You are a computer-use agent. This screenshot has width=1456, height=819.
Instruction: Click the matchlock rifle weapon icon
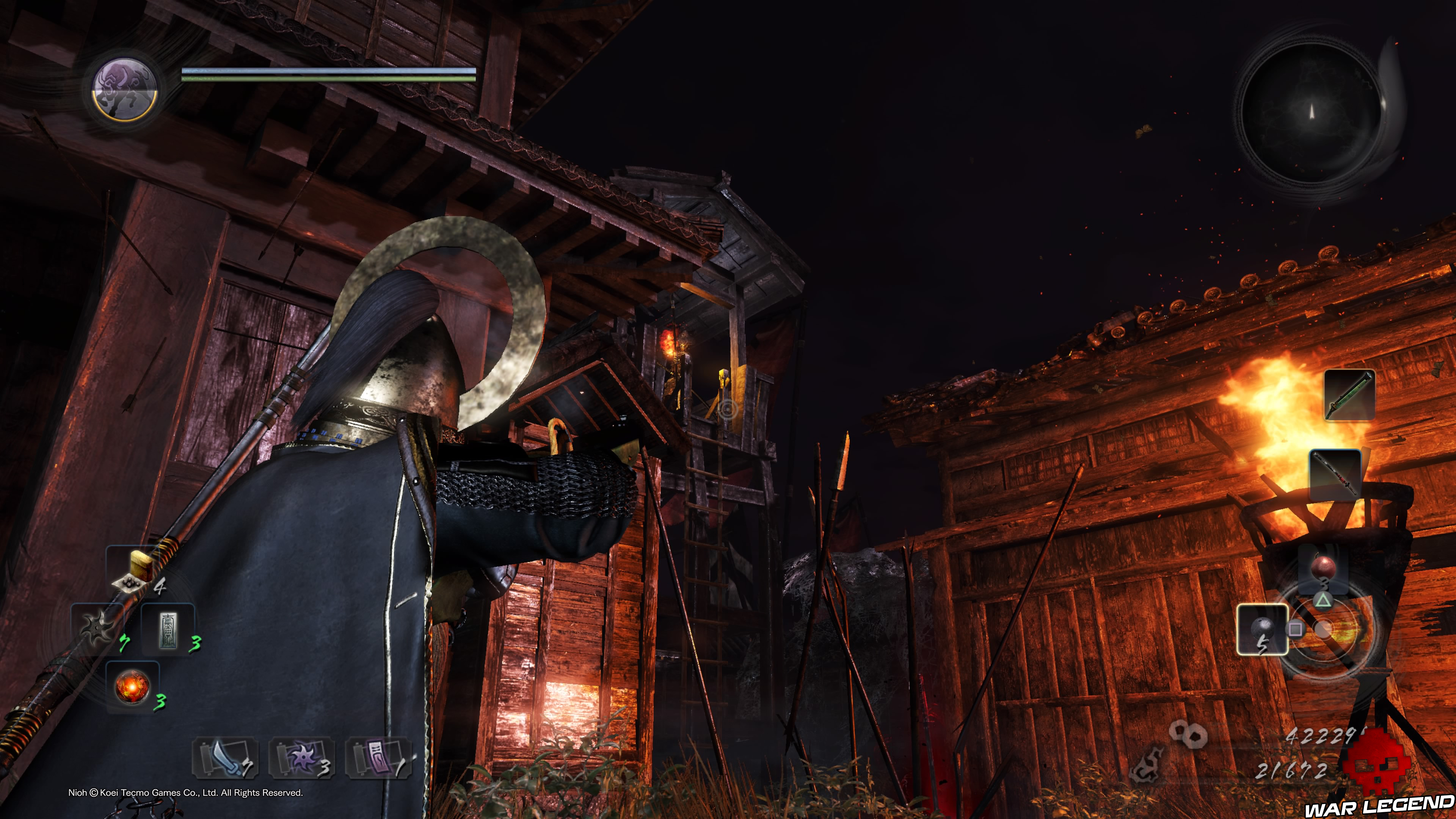pyautogui.click(x=1349, y=395)
